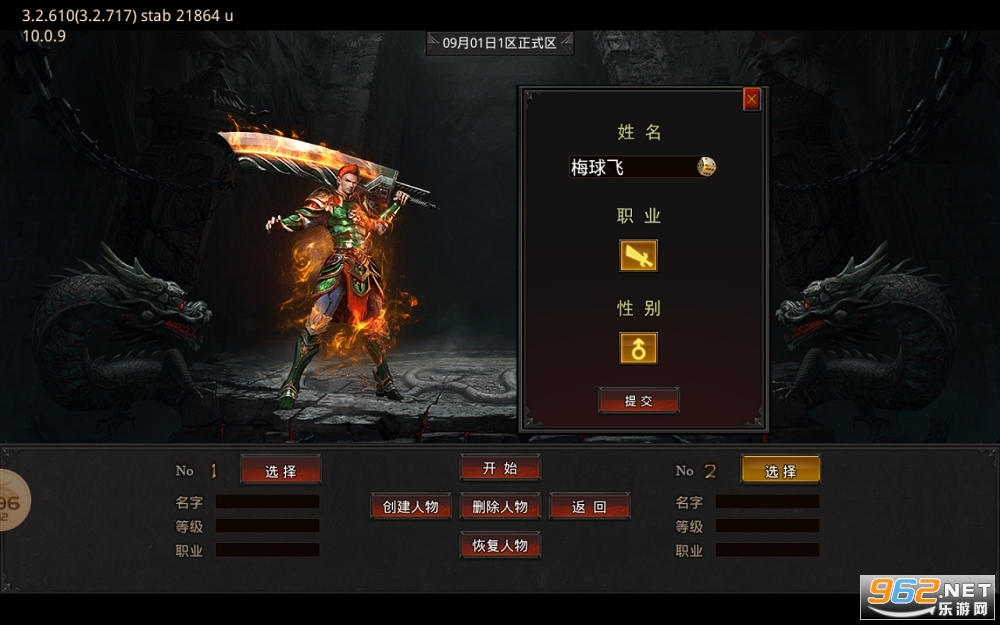Viewport: 1000px width, 625px height.
Task: Click the 09月01日1区正式区 server label
Action: 499,43
